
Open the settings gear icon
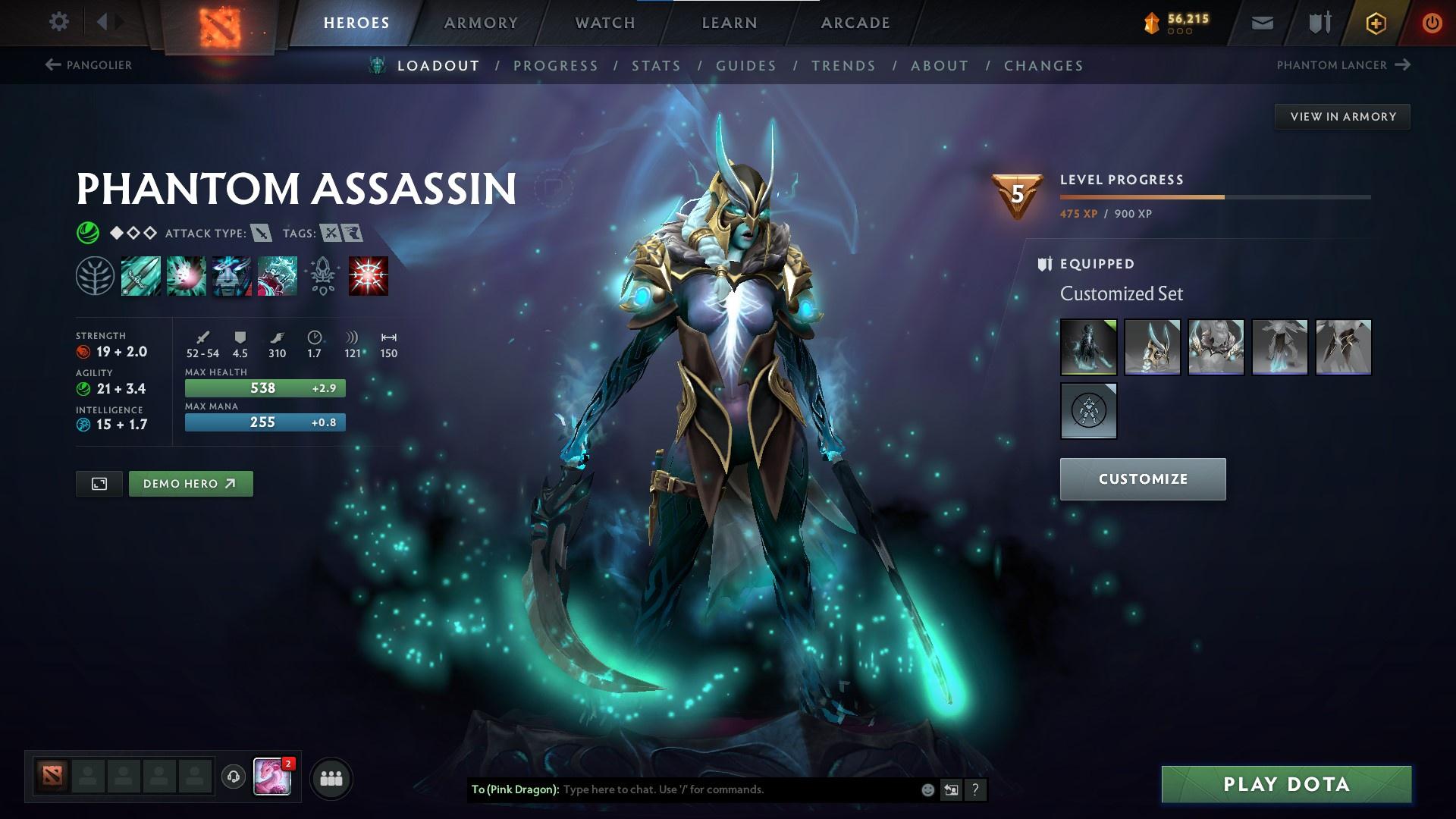pos(58,21)
